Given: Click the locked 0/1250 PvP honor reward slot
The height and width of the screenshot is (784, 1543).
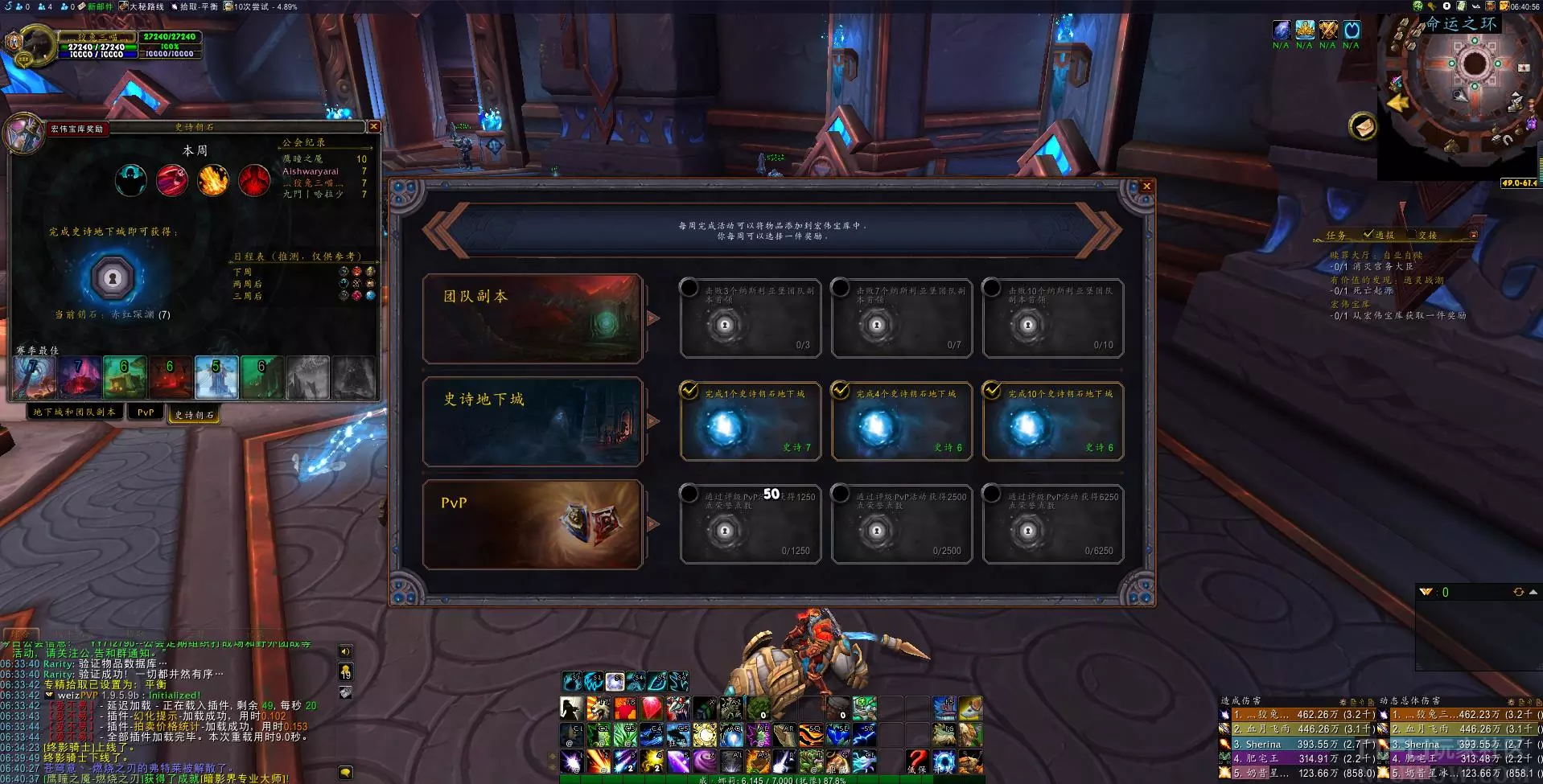Looking at the screenshot, I should pos(750,524).
